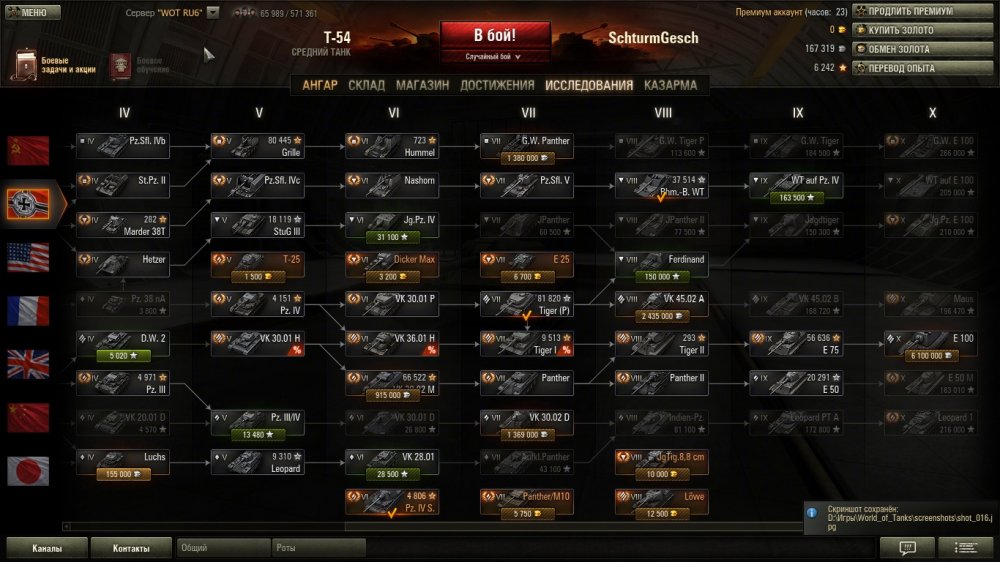1000x562 pixels.
Task: Open the Каналы chat channels button
Action: [x=47, y=548]
